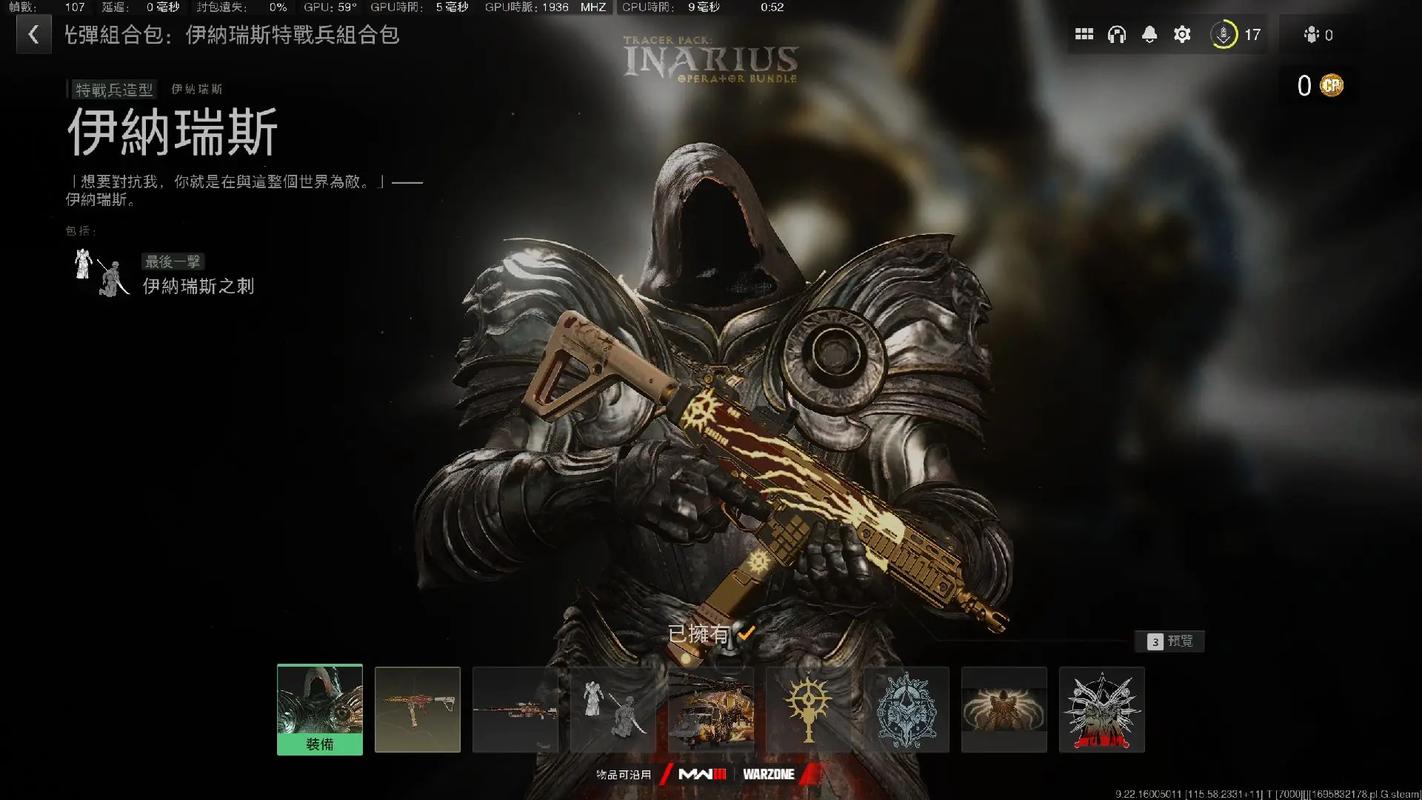Image resolution: width=1422 pixels, height=800 pixels.
Task: Select the blue-grey circular emblem thumbnail
Action: point(906,709)
